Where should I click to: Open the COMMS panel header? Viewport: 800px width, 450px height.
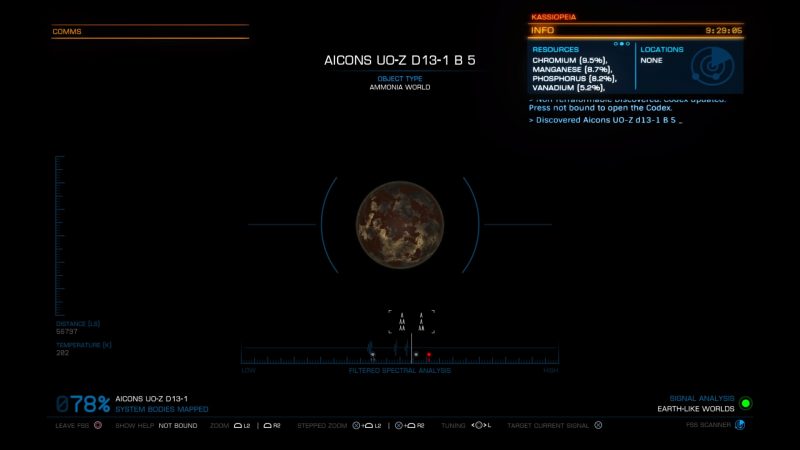(68, 32)
